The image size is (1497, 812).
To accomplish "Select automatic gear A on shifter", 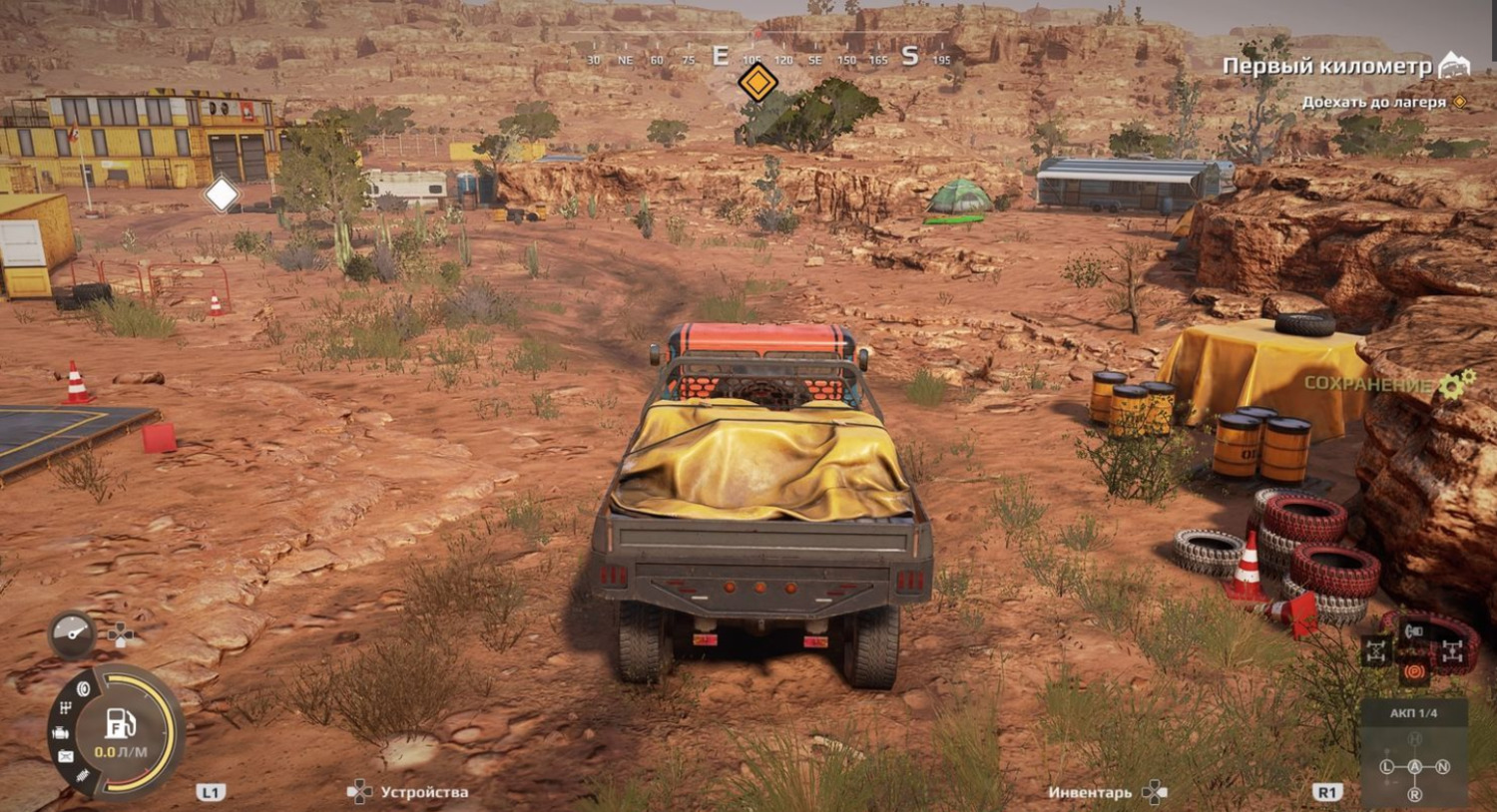I will 1414,766.
